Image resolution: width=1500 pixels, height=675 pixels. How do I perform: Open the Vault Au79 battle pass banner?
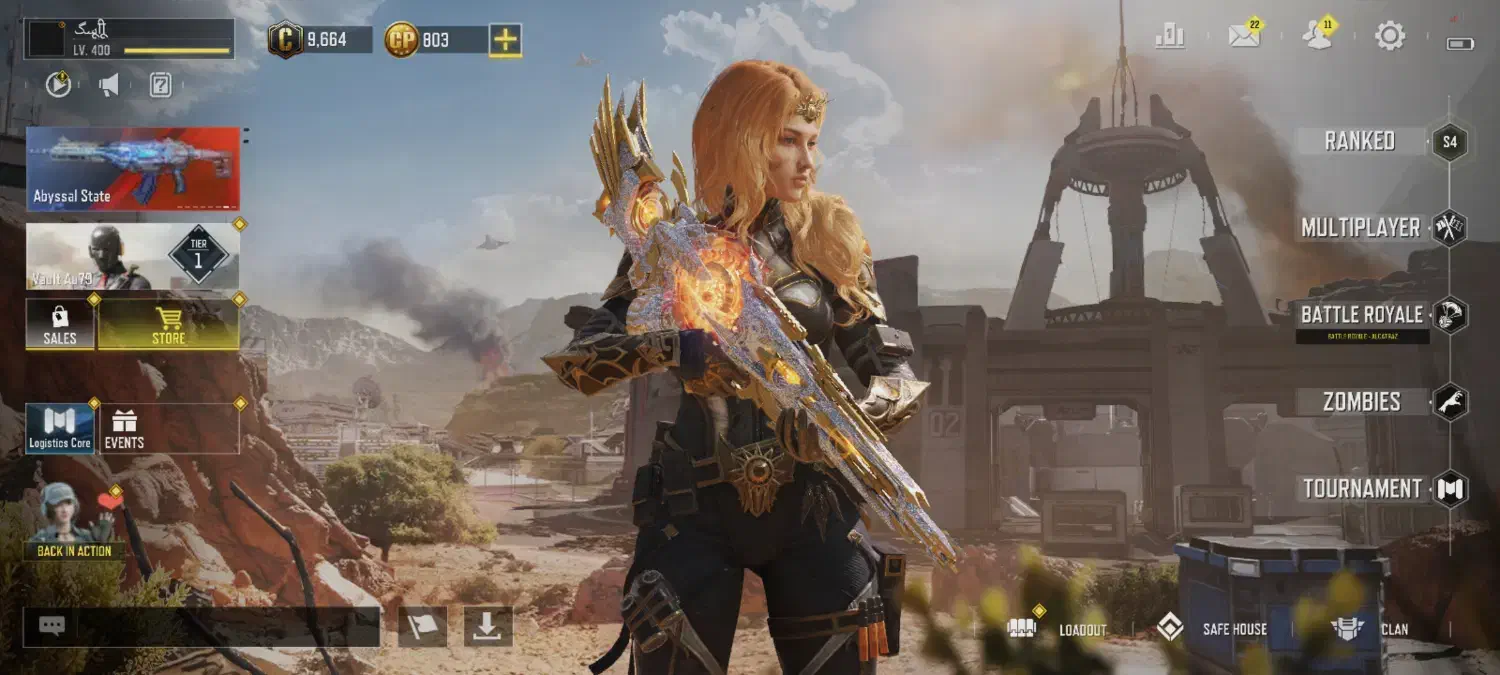point(133,256)
